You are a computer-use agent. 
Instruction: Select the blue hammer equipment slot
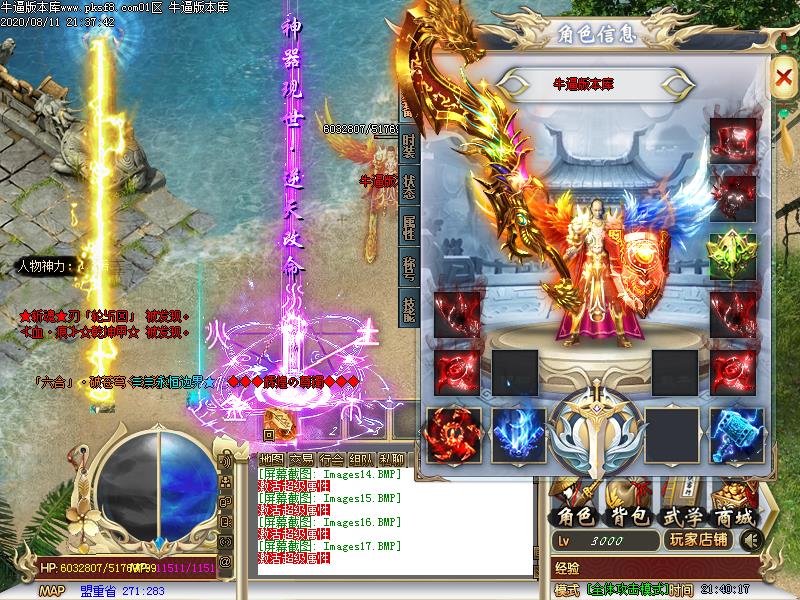737,435
